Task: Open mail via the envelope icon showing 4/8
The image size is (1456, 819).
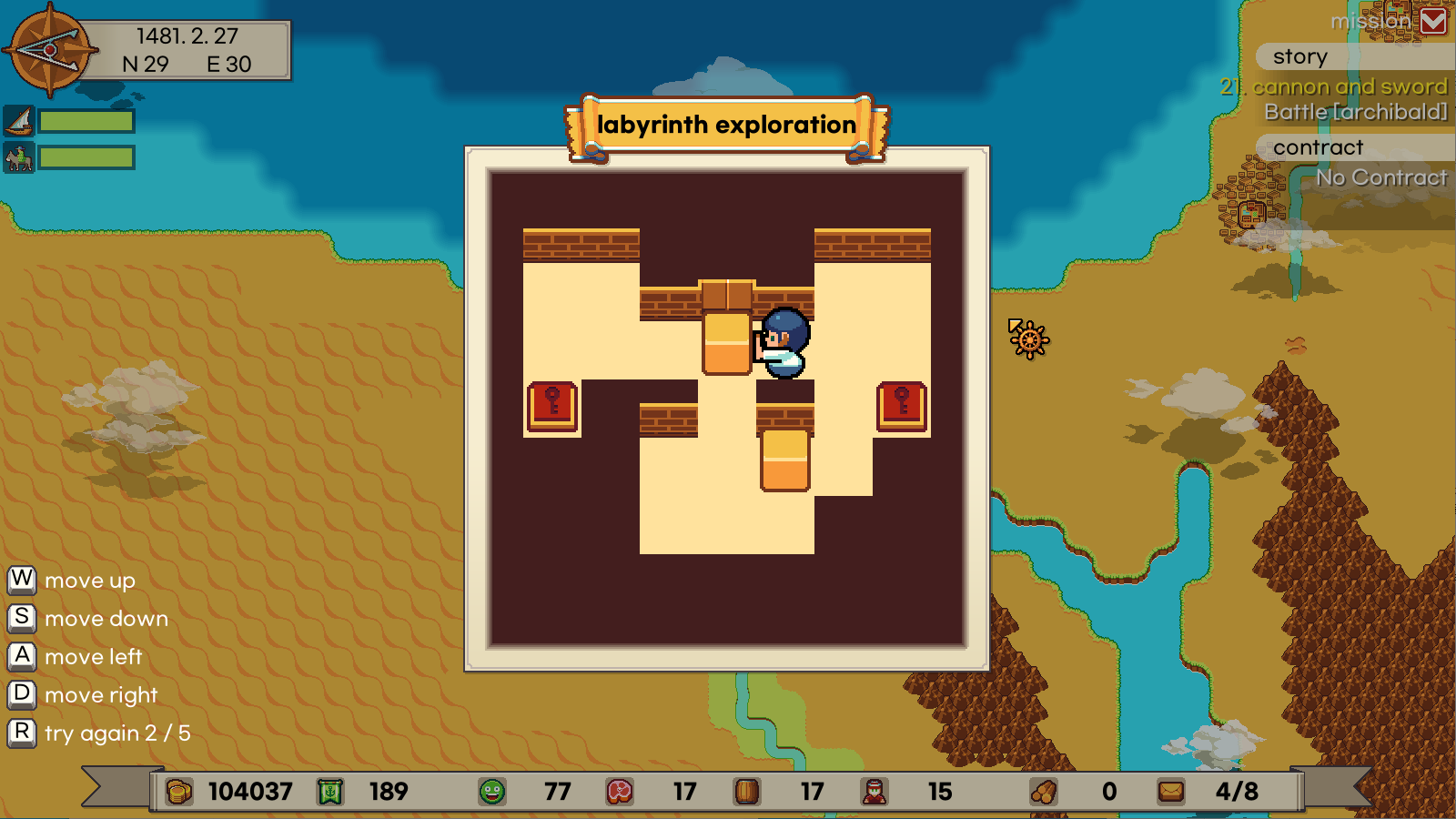Action: pos(1172,792)
